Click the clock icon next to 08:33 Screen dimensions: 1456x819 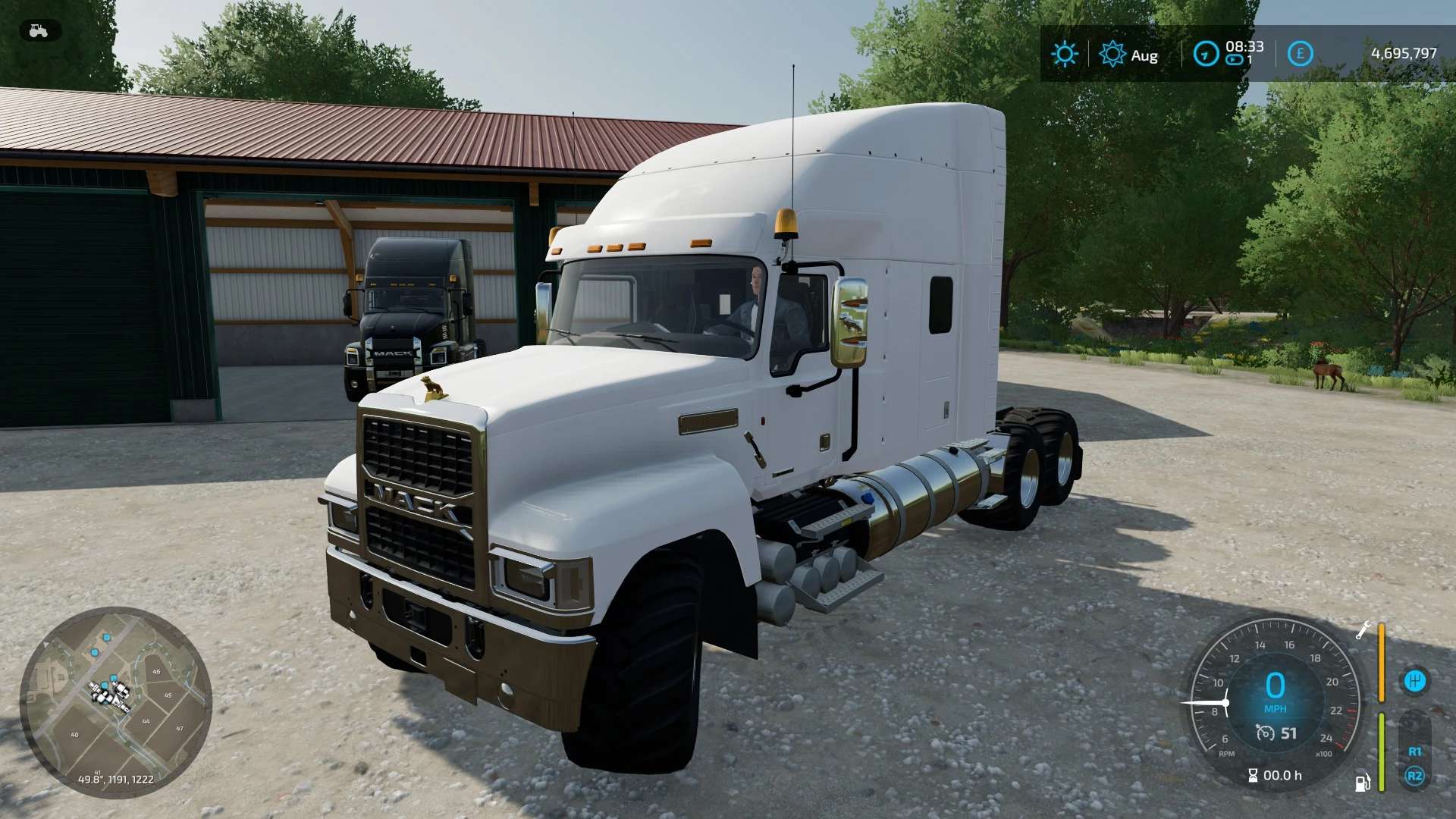[1205, 54]
